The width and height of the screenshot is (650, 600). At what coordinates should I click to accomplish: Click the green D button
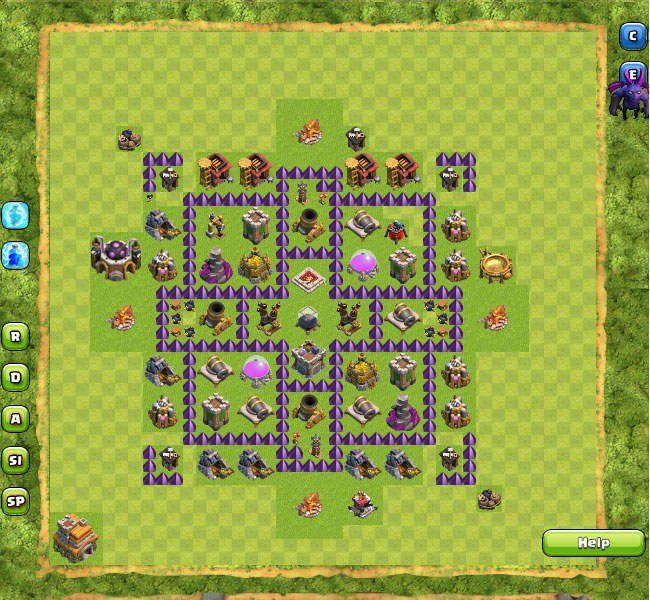point(15,377)
